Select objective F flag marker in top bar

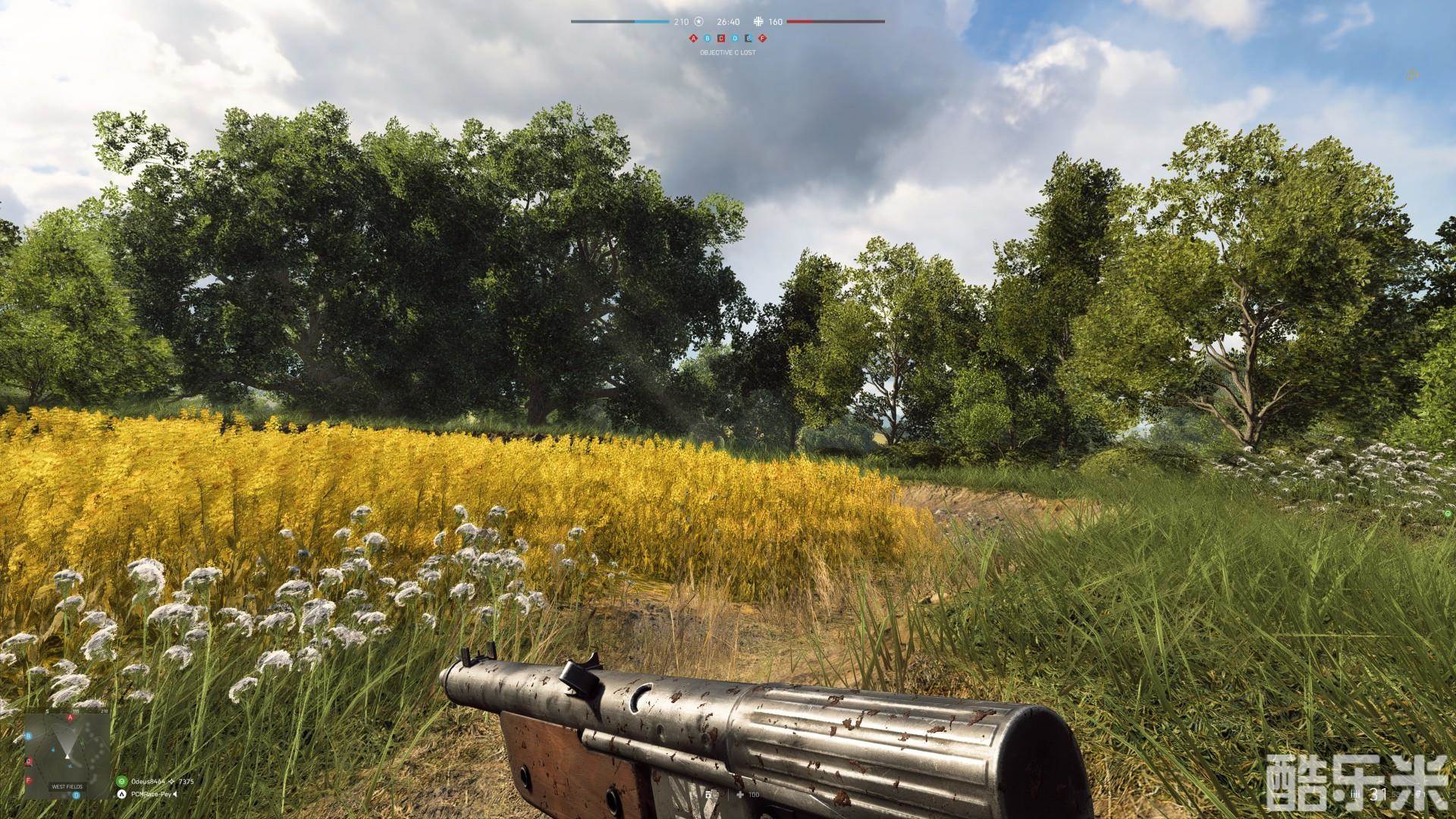click(x=762, y=38)
